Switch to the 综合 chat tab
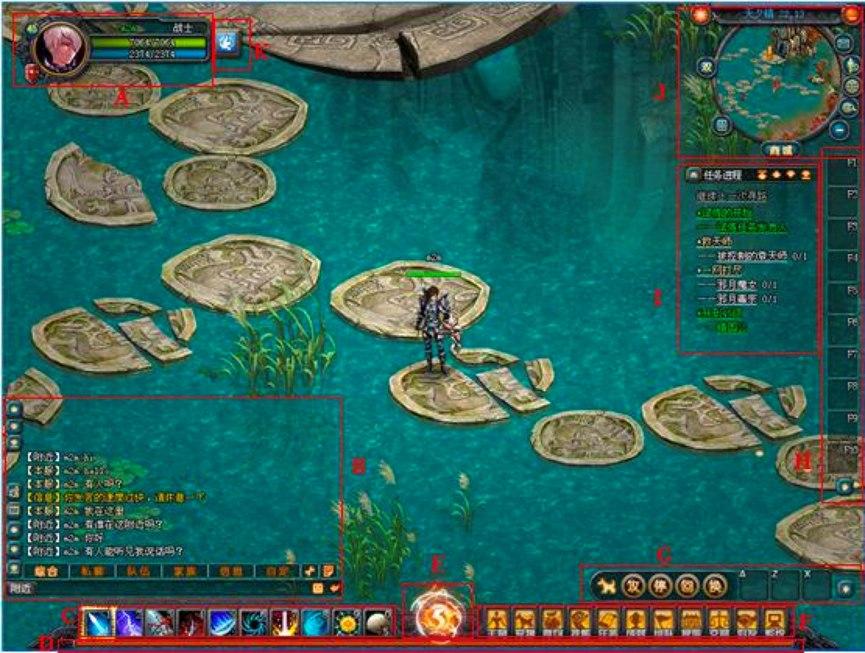This screenshot has height=653, width=865. click(x=44, y=570)
